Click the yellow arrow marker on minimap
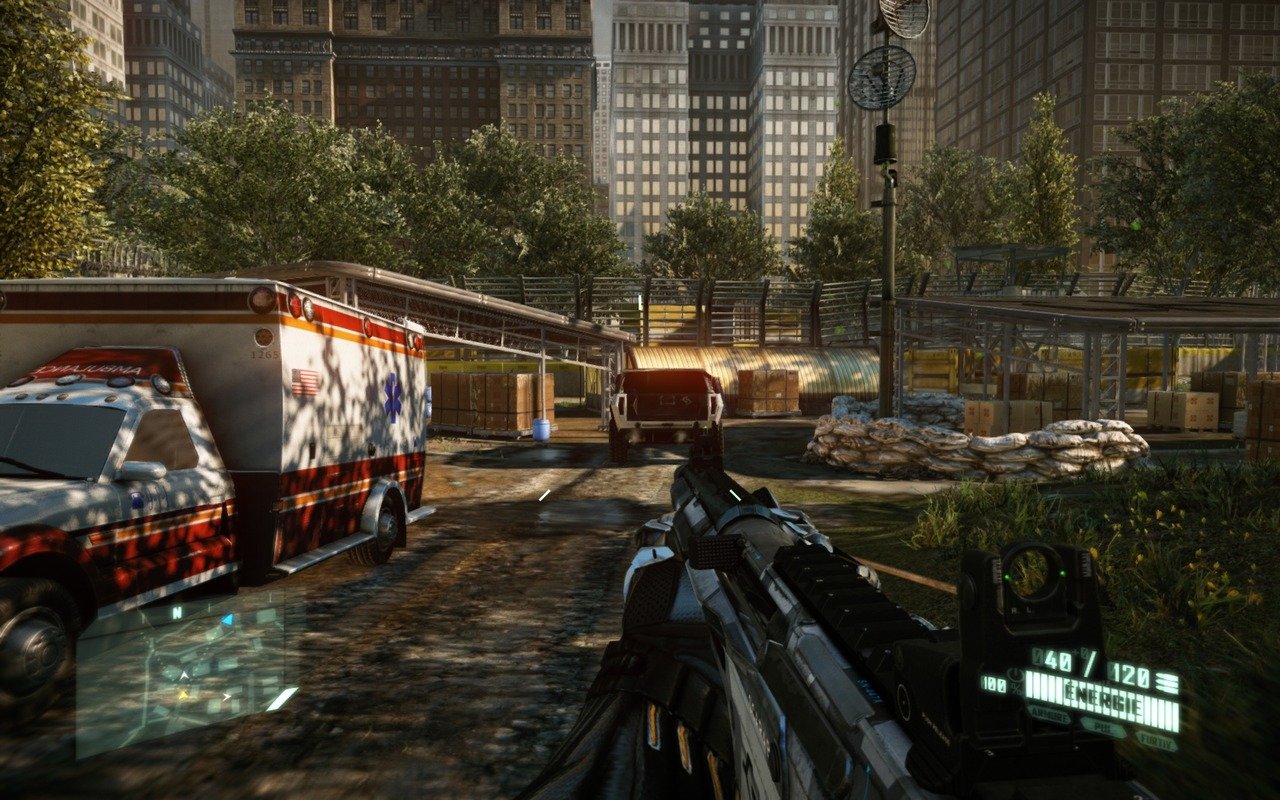Screen dimensions: 1280x800 click(x=183, y=693)
